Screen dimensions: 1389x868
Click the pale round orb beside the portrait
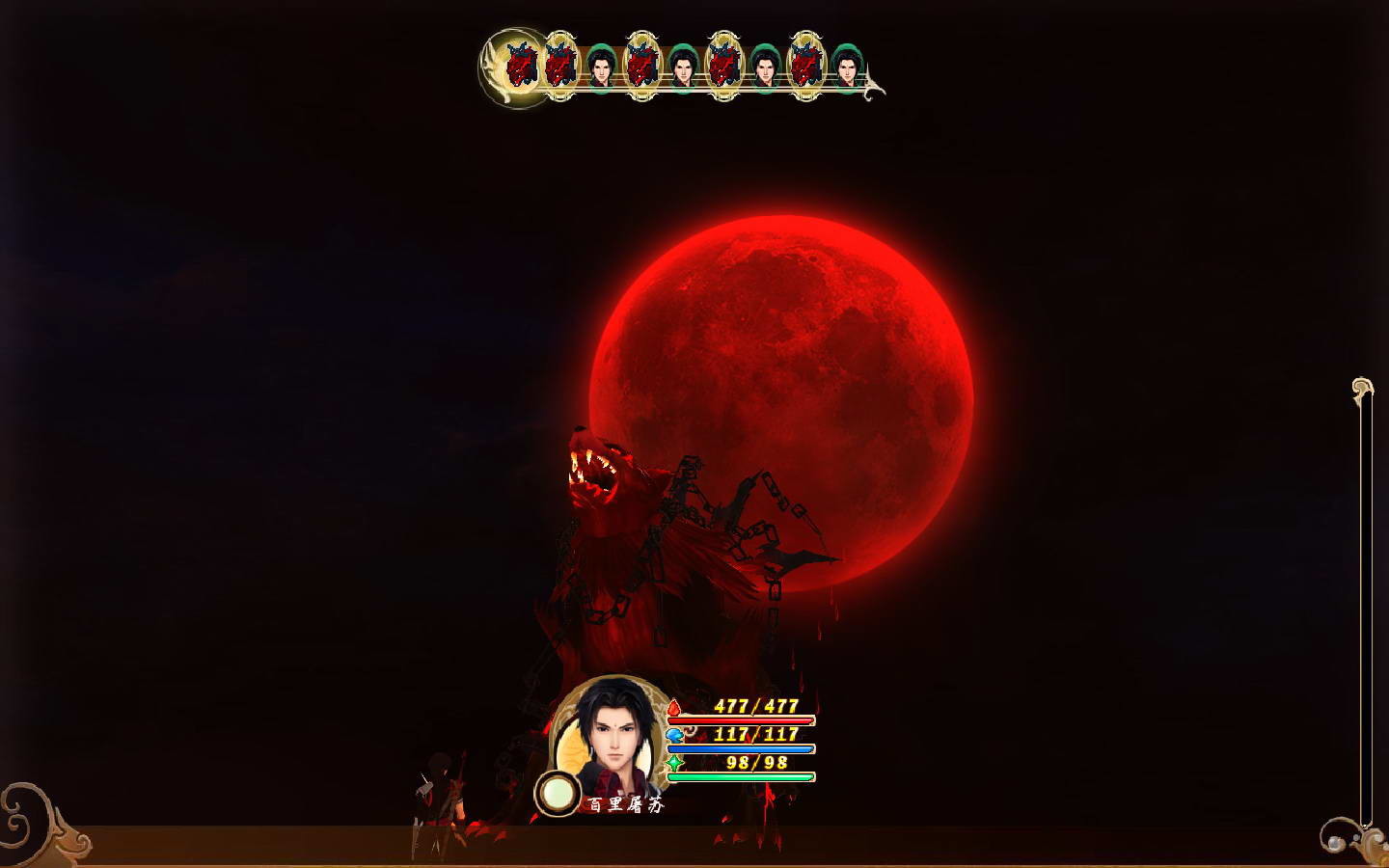557,794
